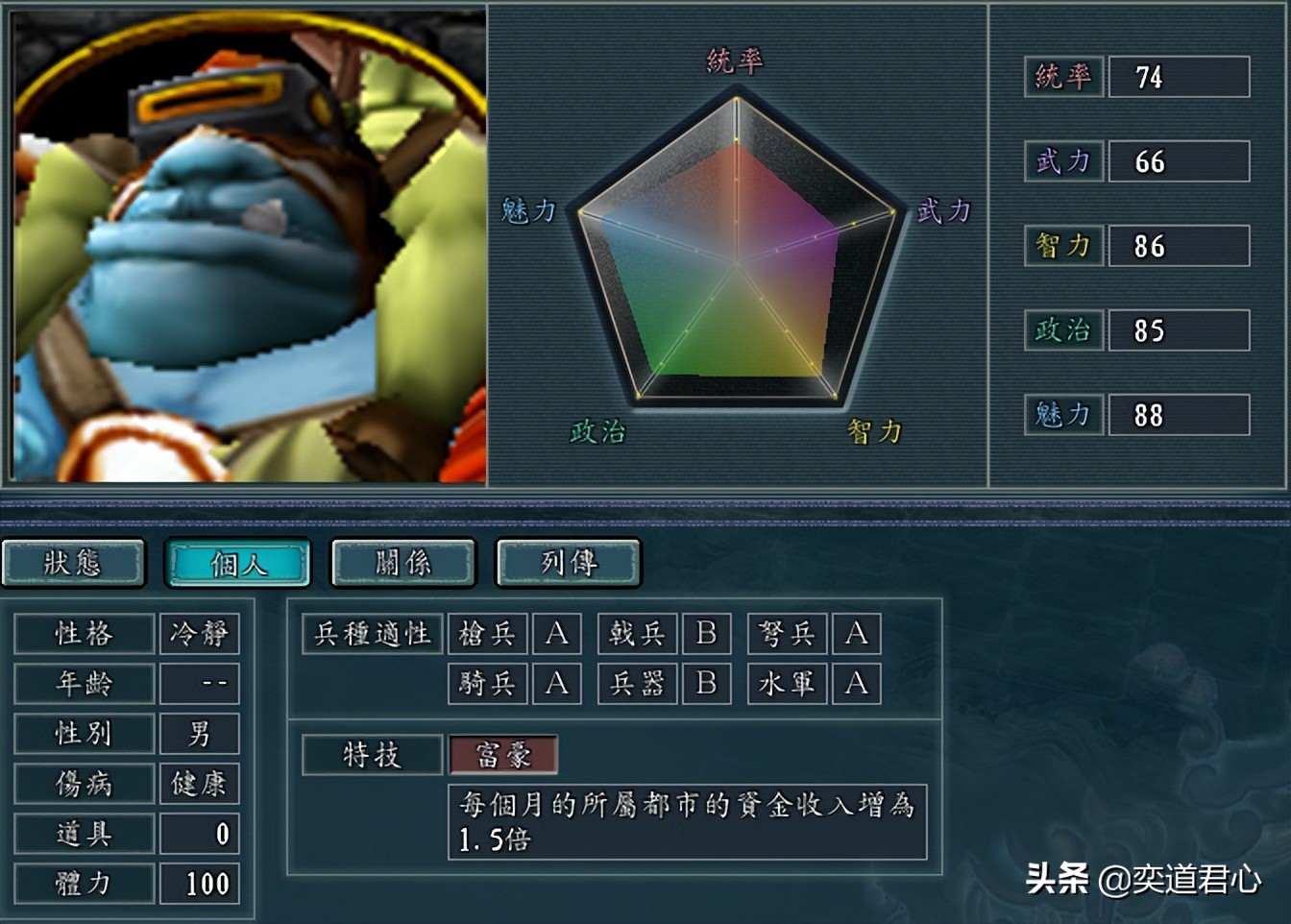Click the 政治 stat label
Screen dimensions: 1291x924
click(1063, 331)
